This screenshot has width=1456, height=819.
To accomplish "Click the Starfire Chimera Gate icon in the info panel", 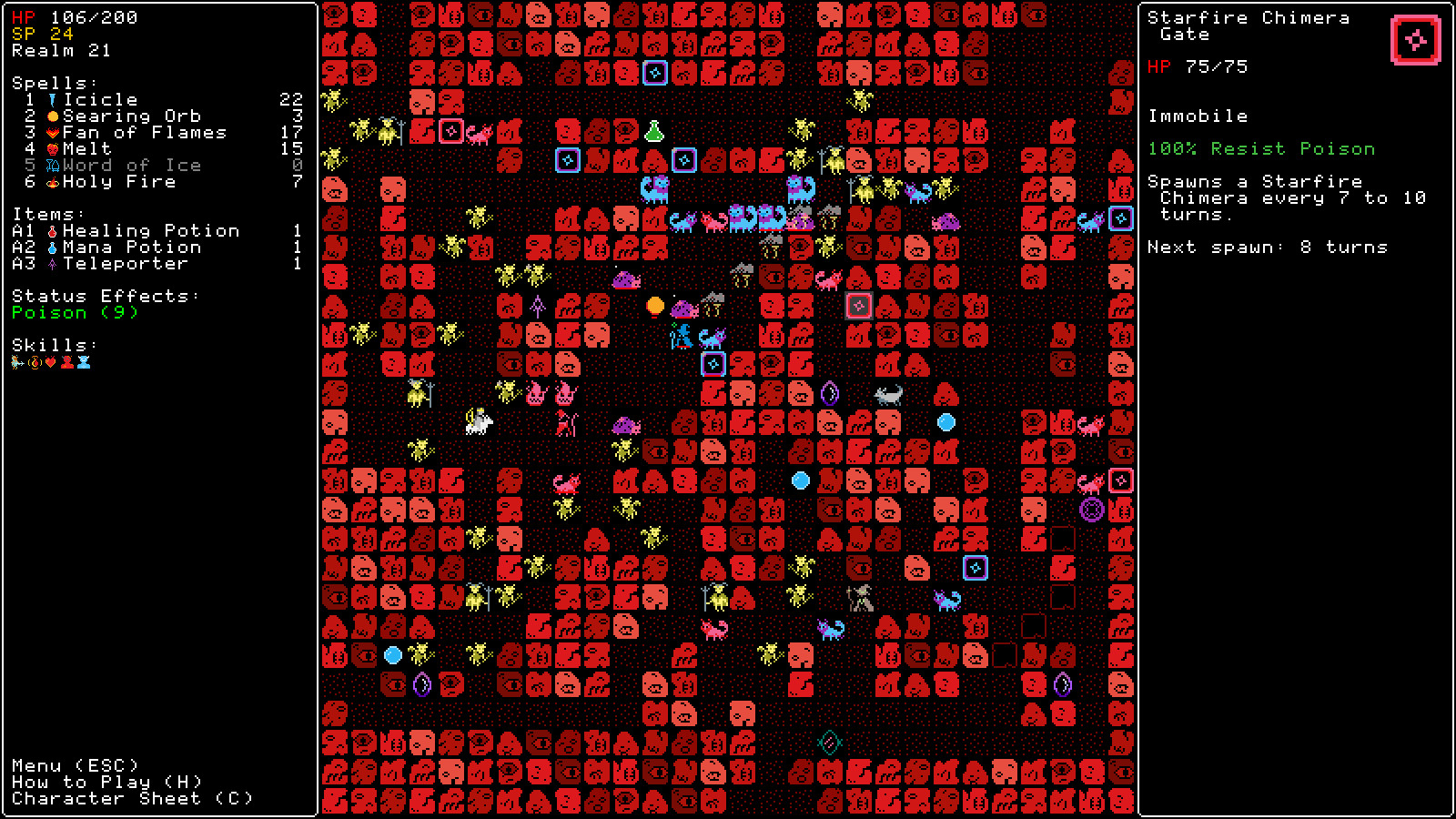I will click(1416, 38).
